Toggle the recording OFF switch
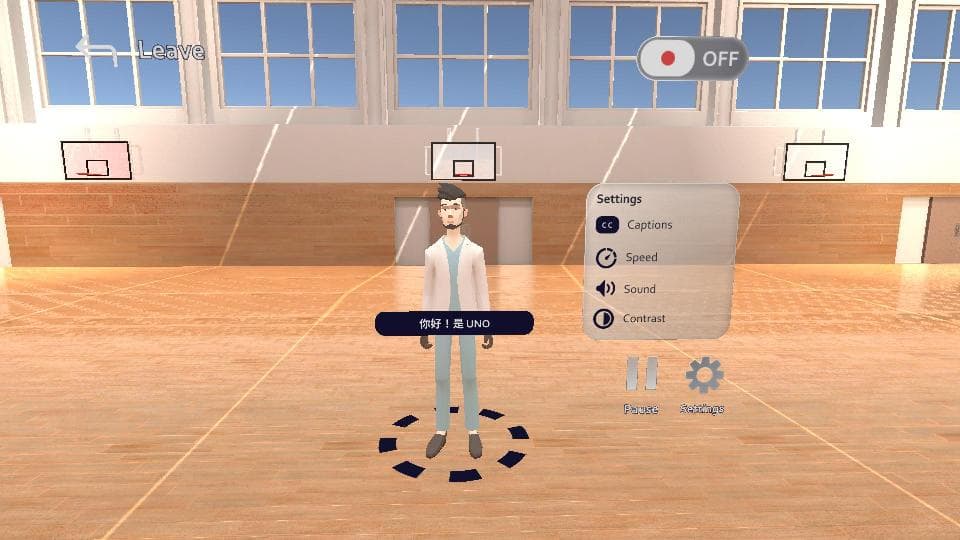The image size is (960, 540). tap(692, 58)
